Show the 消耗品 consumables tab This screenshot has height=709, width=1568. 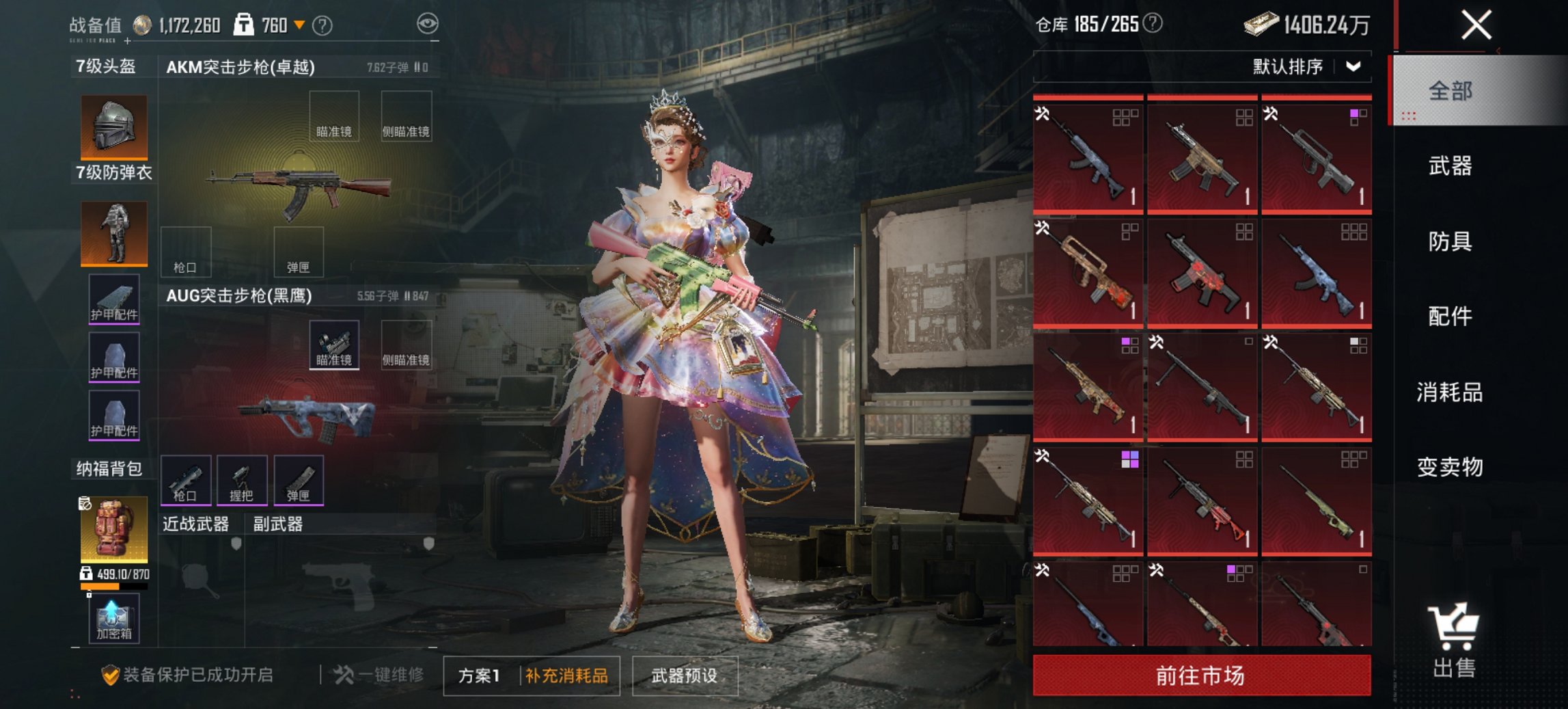tap(1450, 392)
